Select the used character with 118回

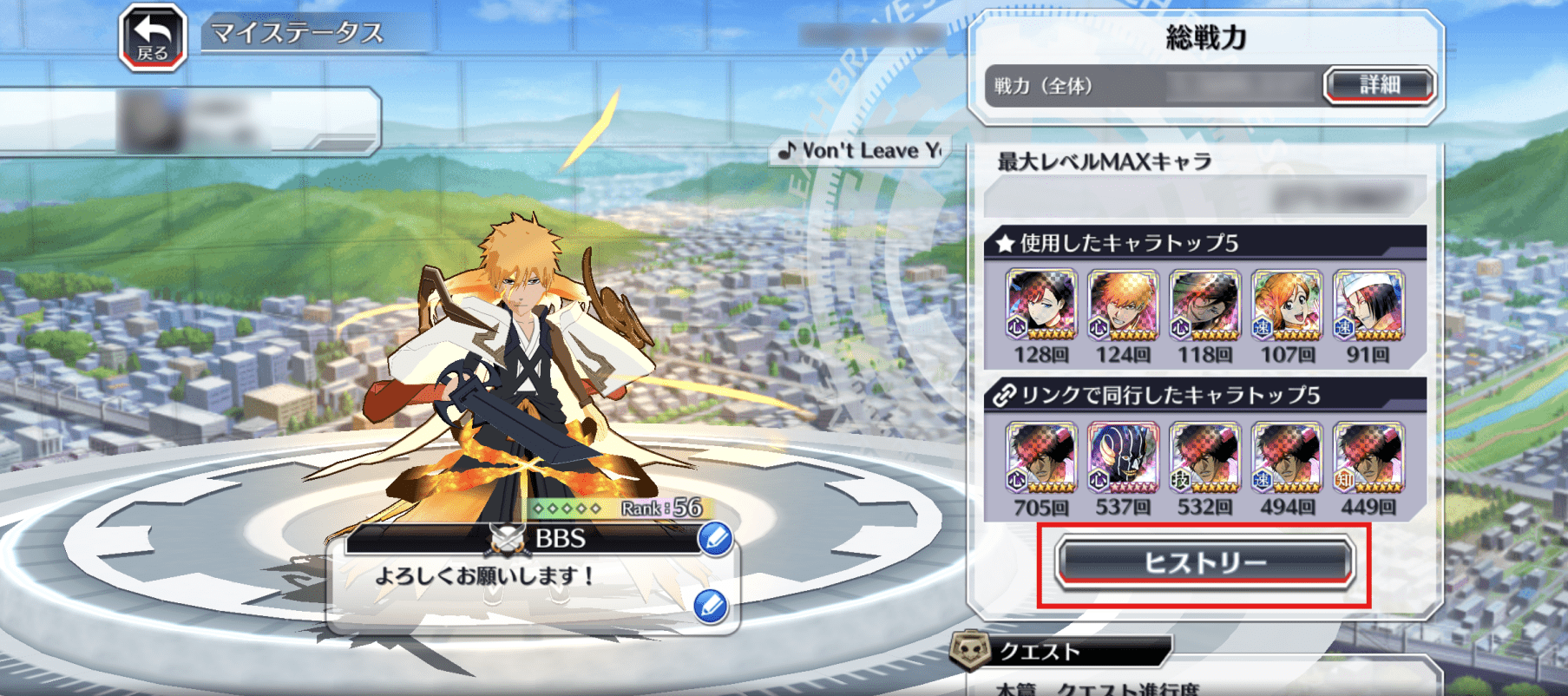pos(1204,305)
